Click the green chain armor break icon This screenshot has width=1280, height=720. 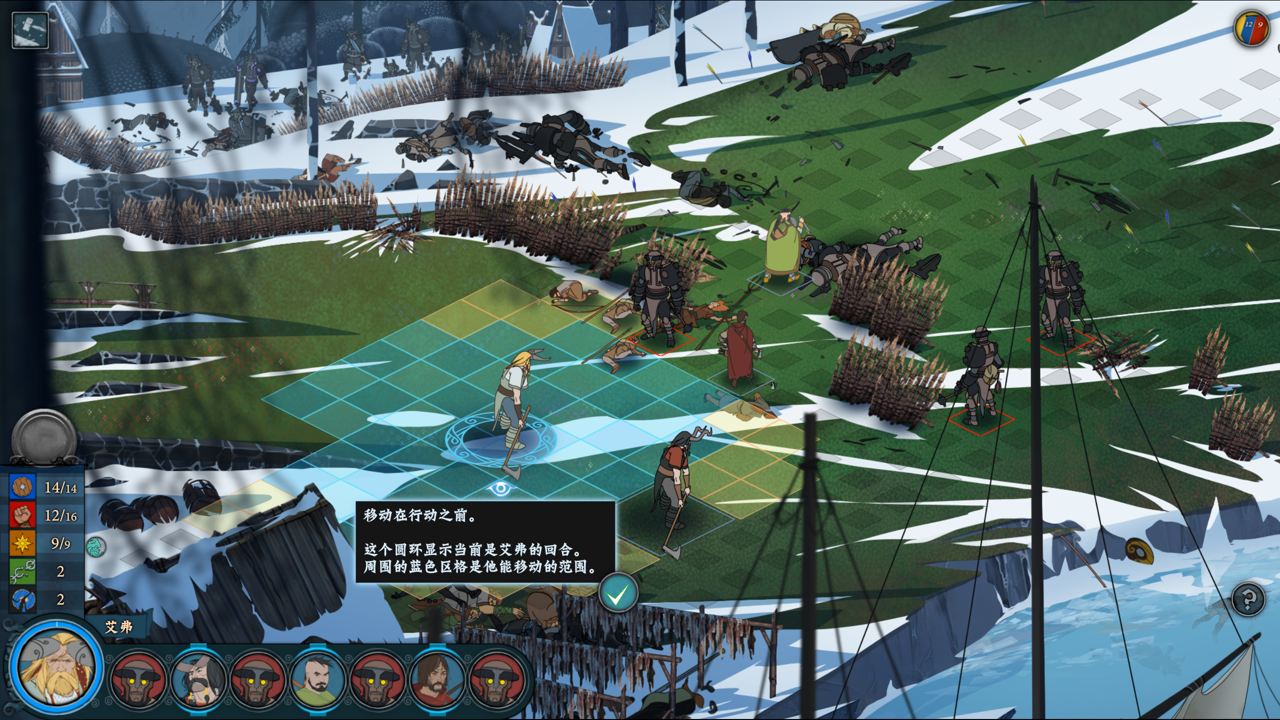[x=22, y=572]
